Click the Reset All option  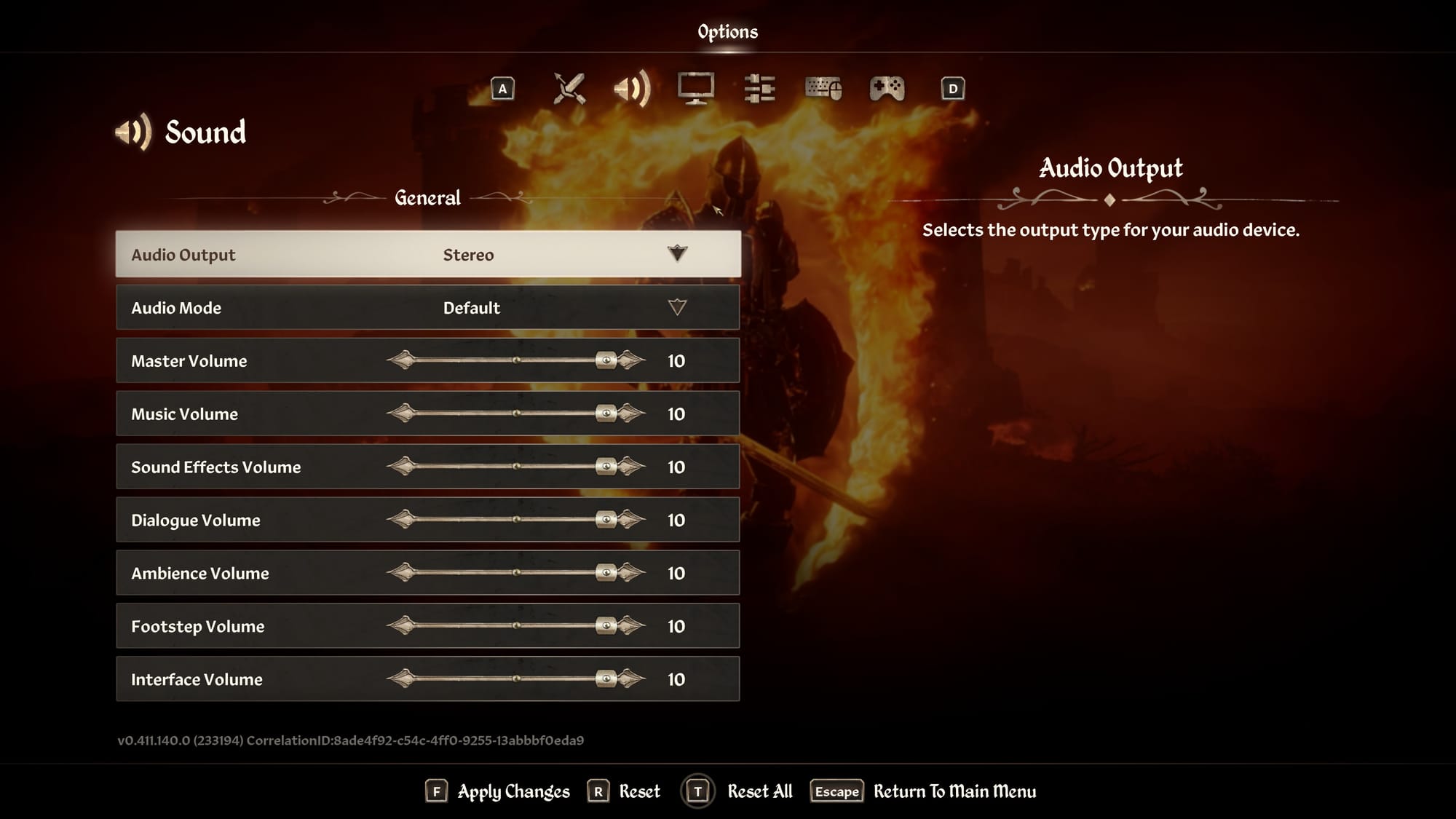(x=759, y=791)
